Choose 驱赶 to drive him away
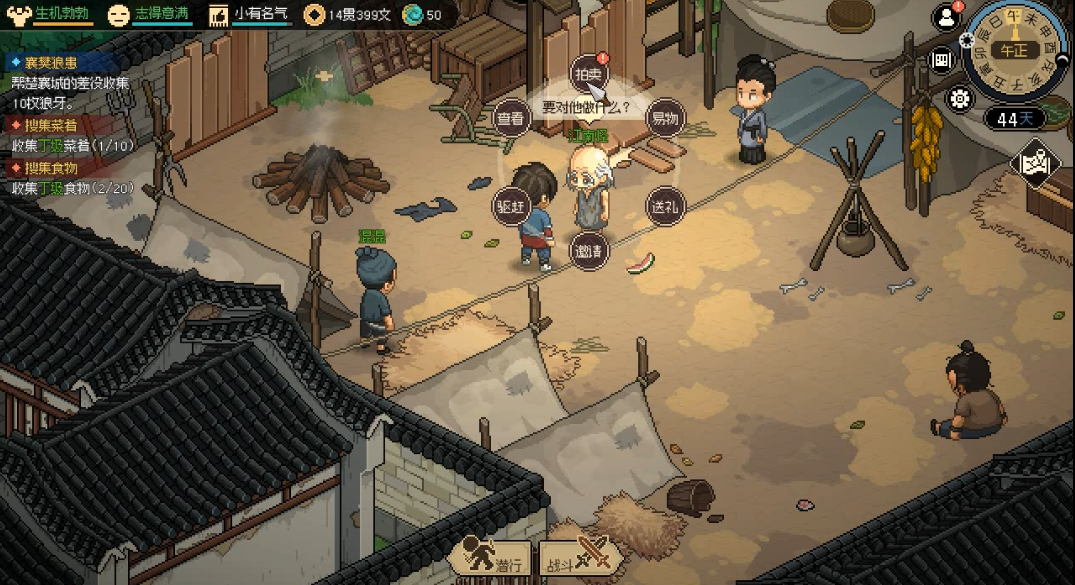1075x585 pixels. point(510,205)
